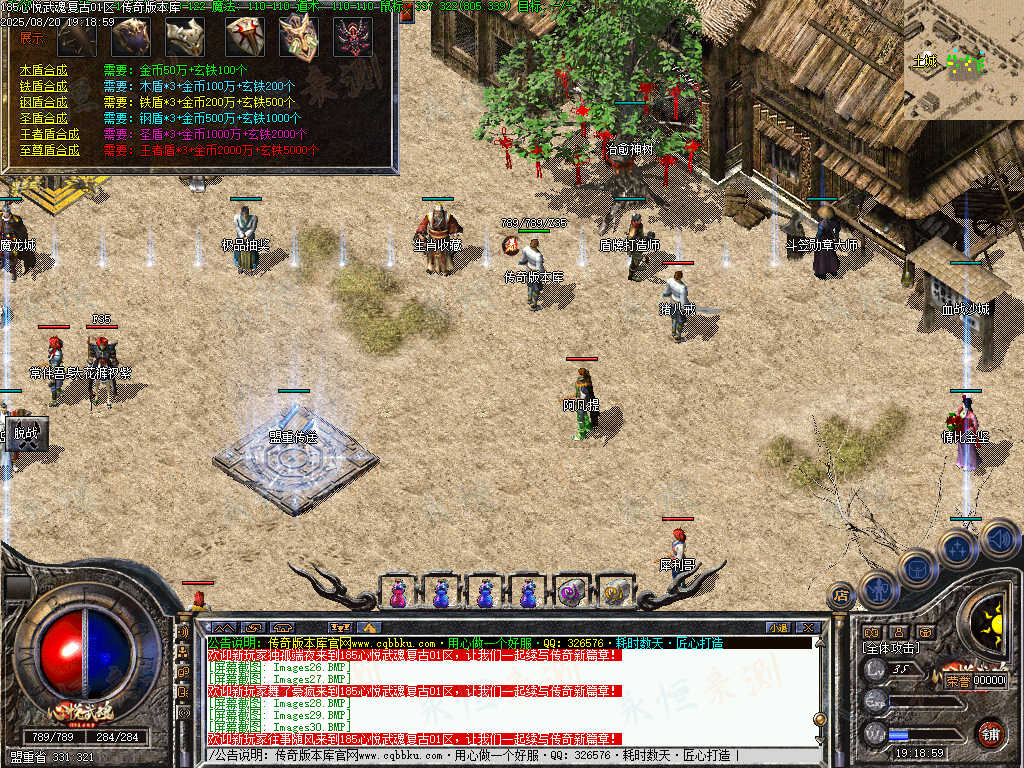Select the 至尊盾合成 link

coord(49,150)
